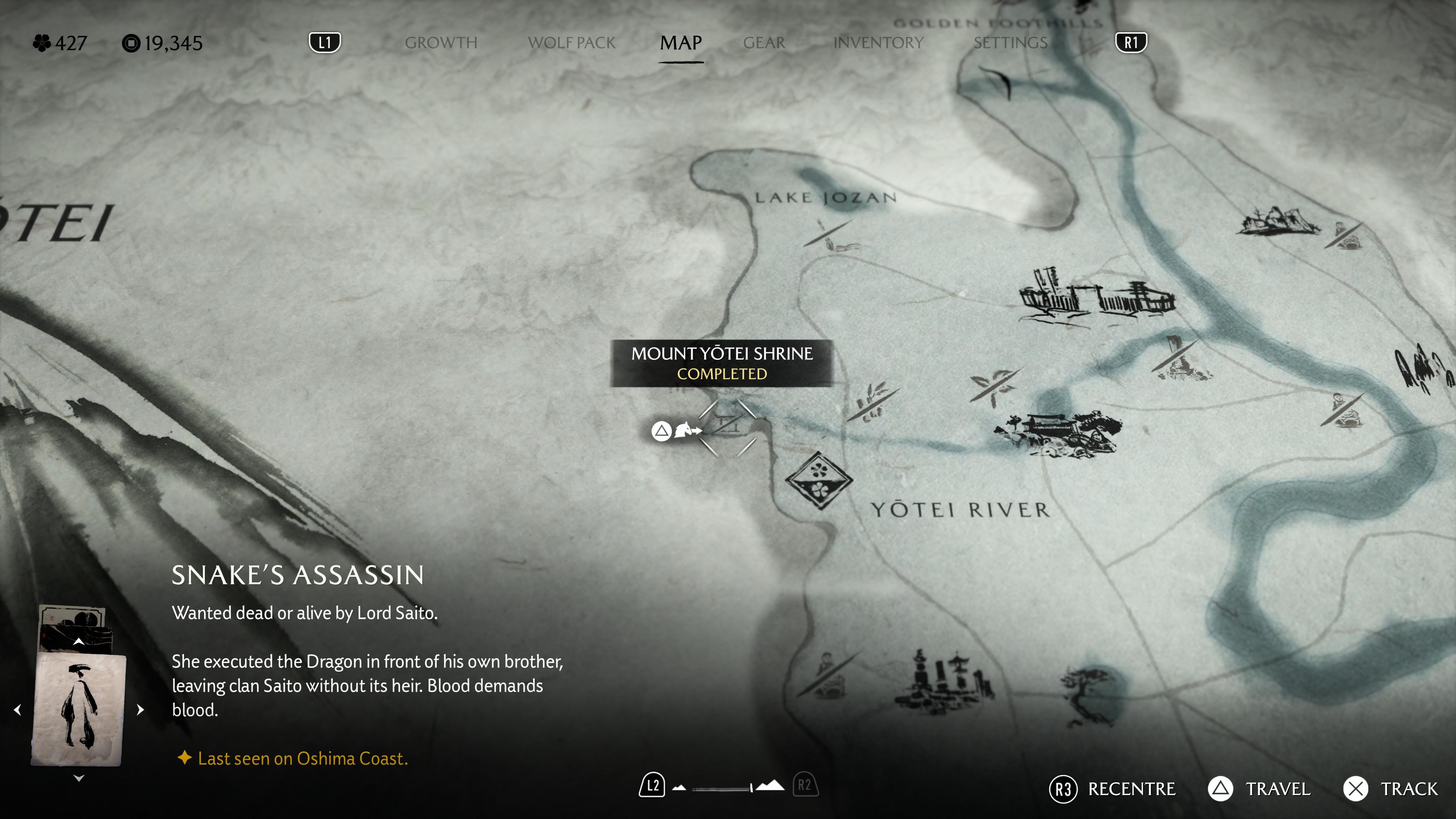Image resolution: width=1456 pixels, height=819 pixels.
Task: Show the next bounty card with right arrow
Action: (x=141, y=710)
